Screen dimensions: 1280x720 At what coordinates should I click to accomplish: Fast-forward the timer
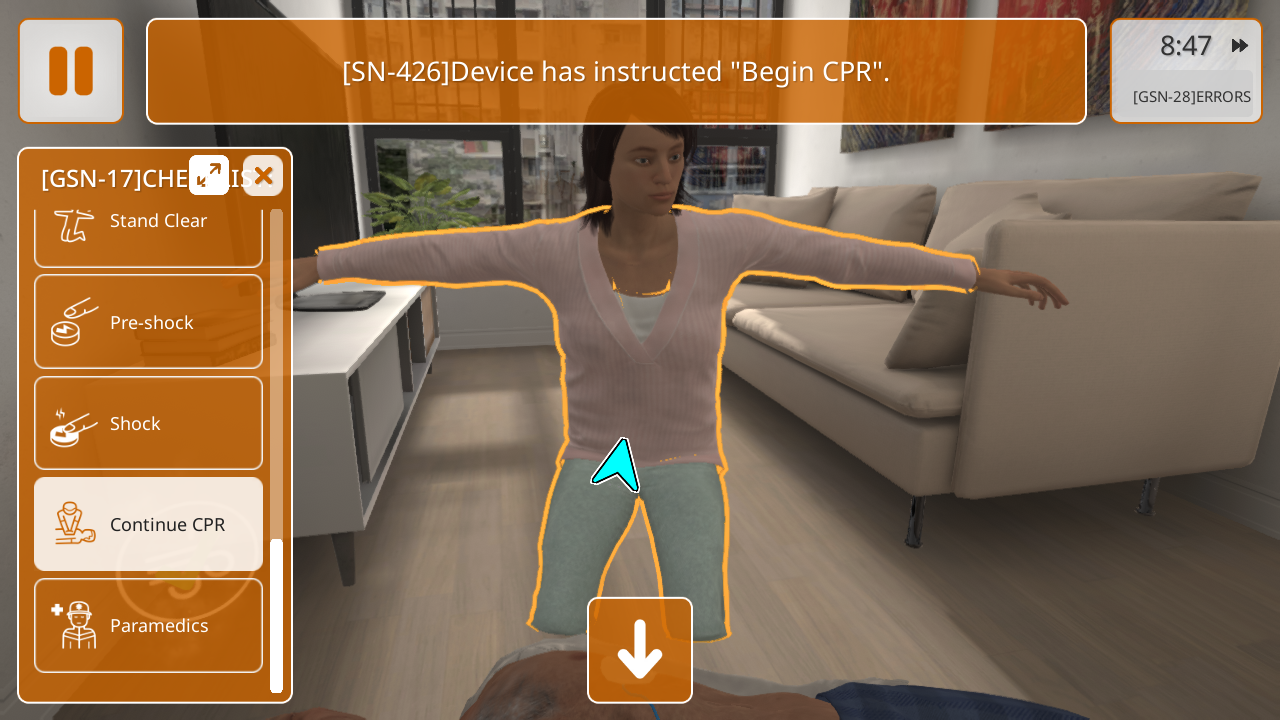click(x=1240, y=46)
